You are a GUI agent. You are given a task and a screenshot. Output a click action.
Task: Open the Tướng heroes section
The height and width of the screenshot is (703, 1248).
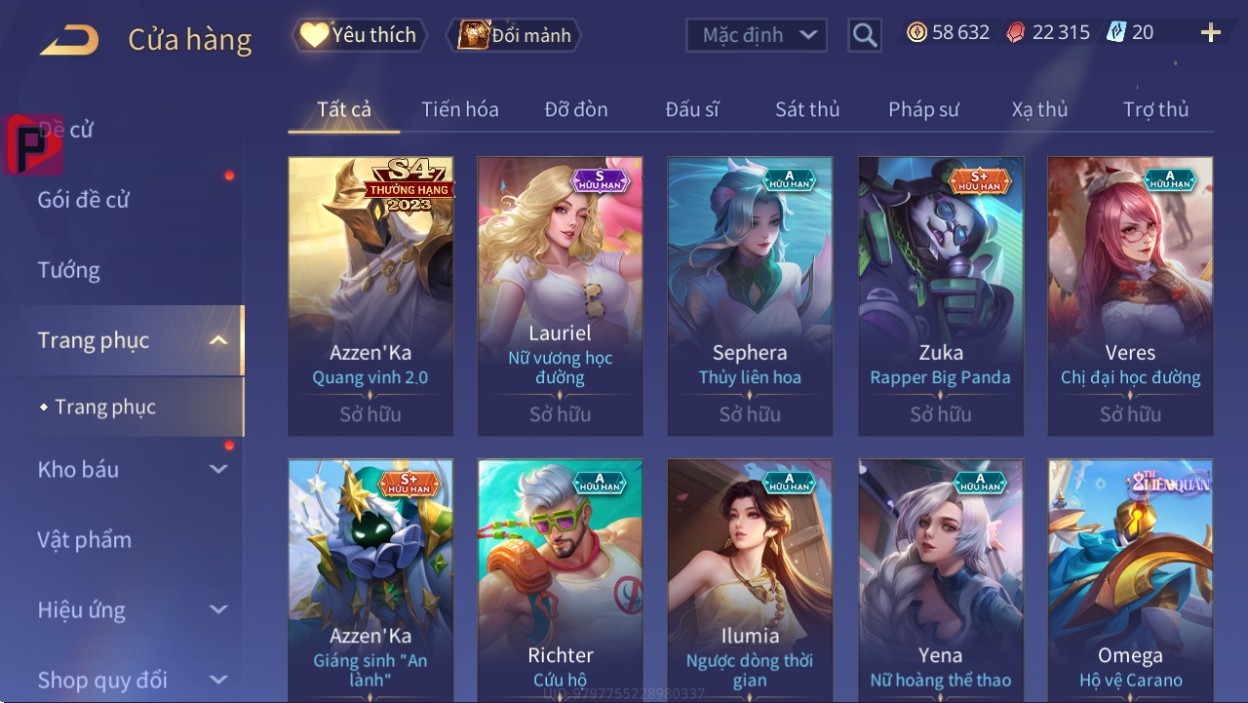(x=69, y=270)
